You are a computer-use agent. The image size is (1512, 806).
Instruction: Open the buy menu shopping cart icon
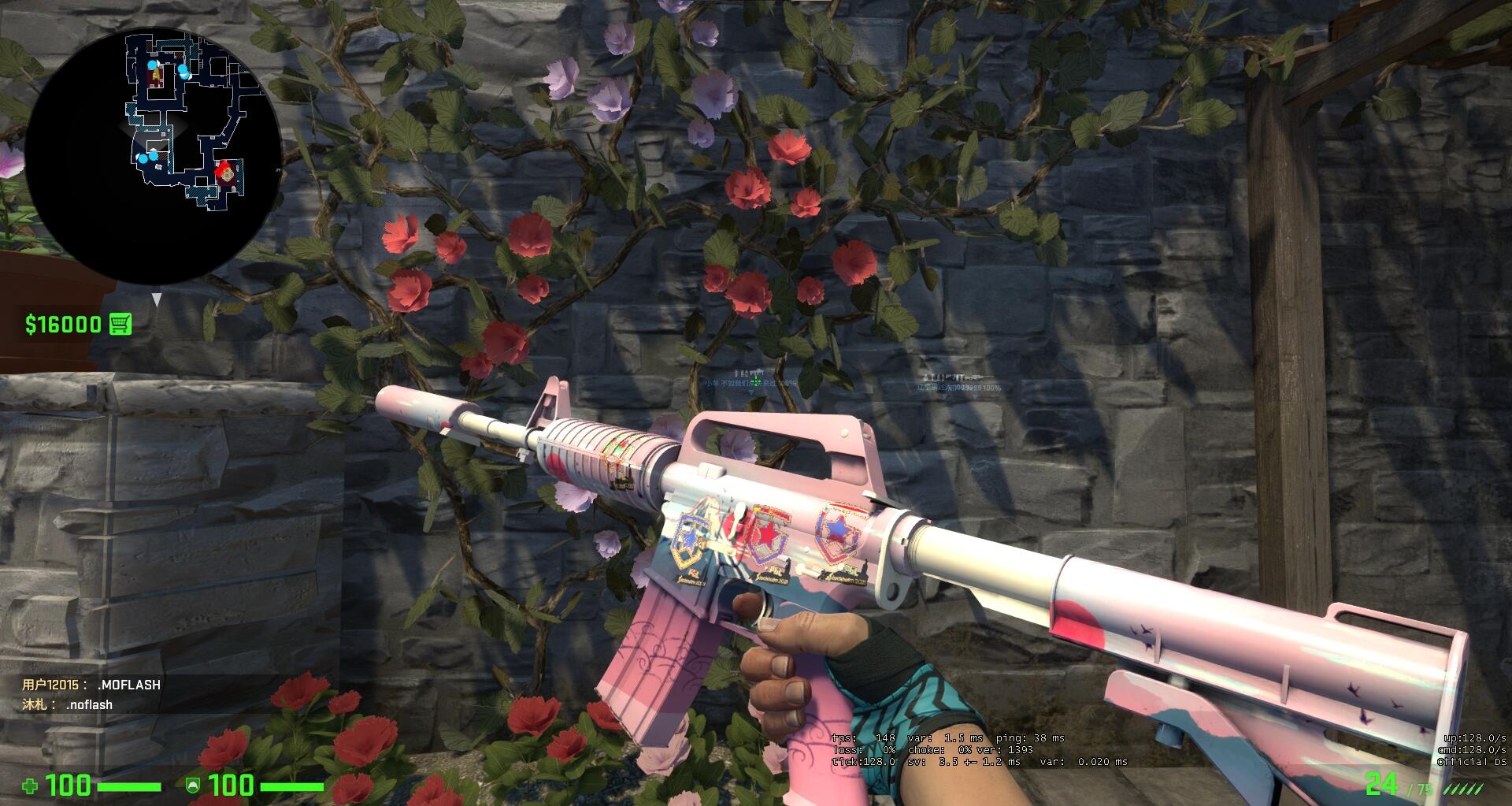(x=120, y=324)
